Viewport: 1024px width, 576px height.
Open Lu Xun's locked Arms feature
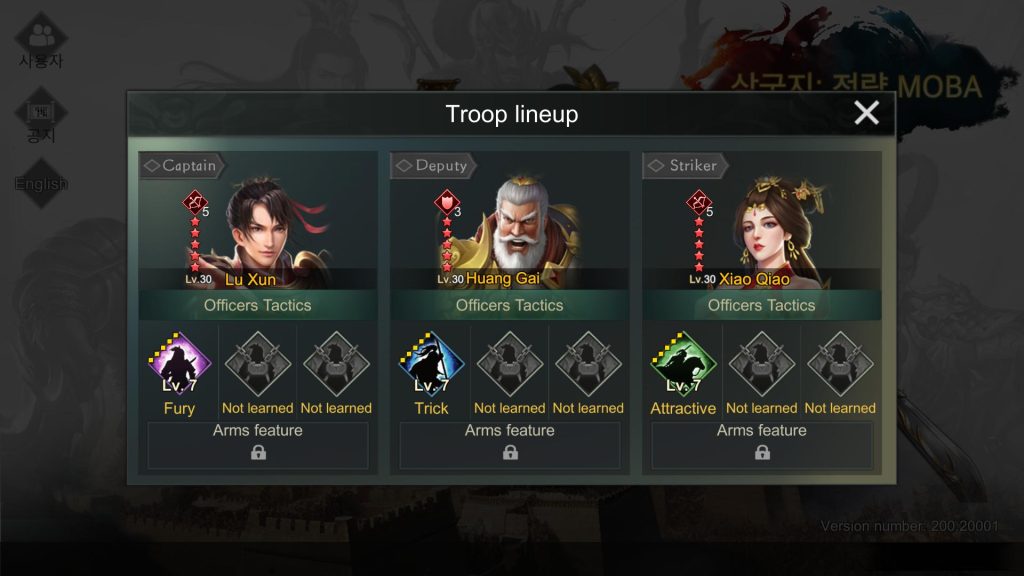point(258,445)
